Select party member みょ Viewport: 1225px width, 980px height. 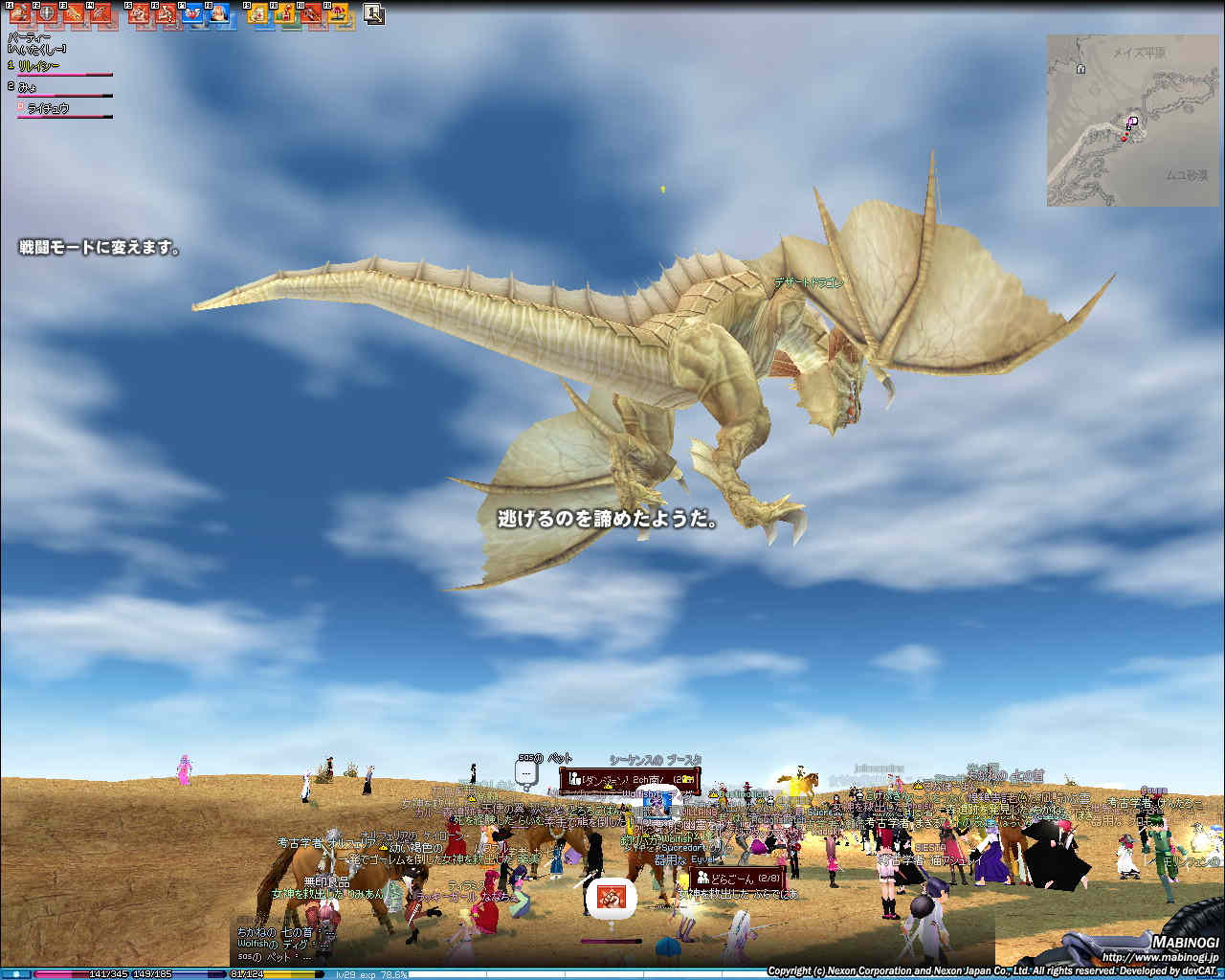coord(27,86)
